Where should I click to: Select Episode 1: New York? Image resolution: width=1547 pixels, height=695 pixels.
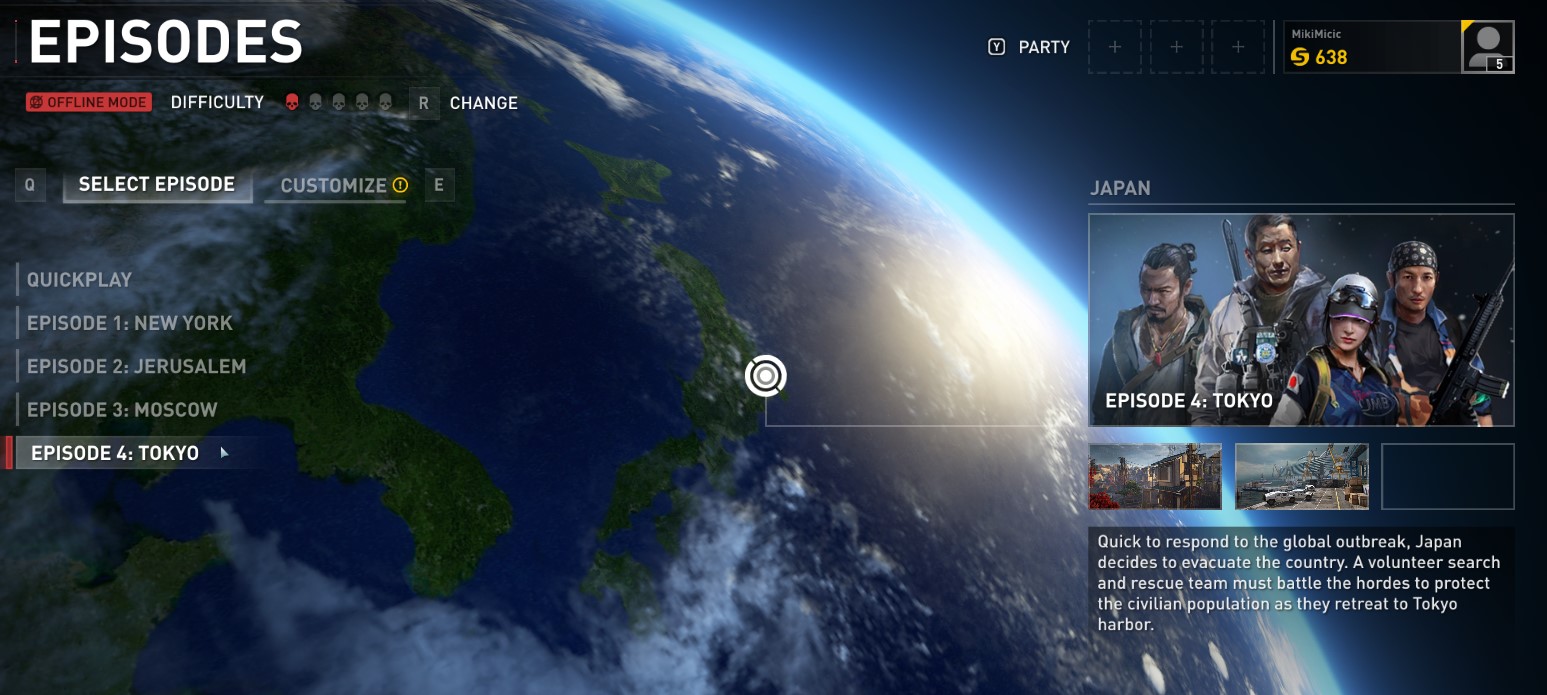click(130, 323)
